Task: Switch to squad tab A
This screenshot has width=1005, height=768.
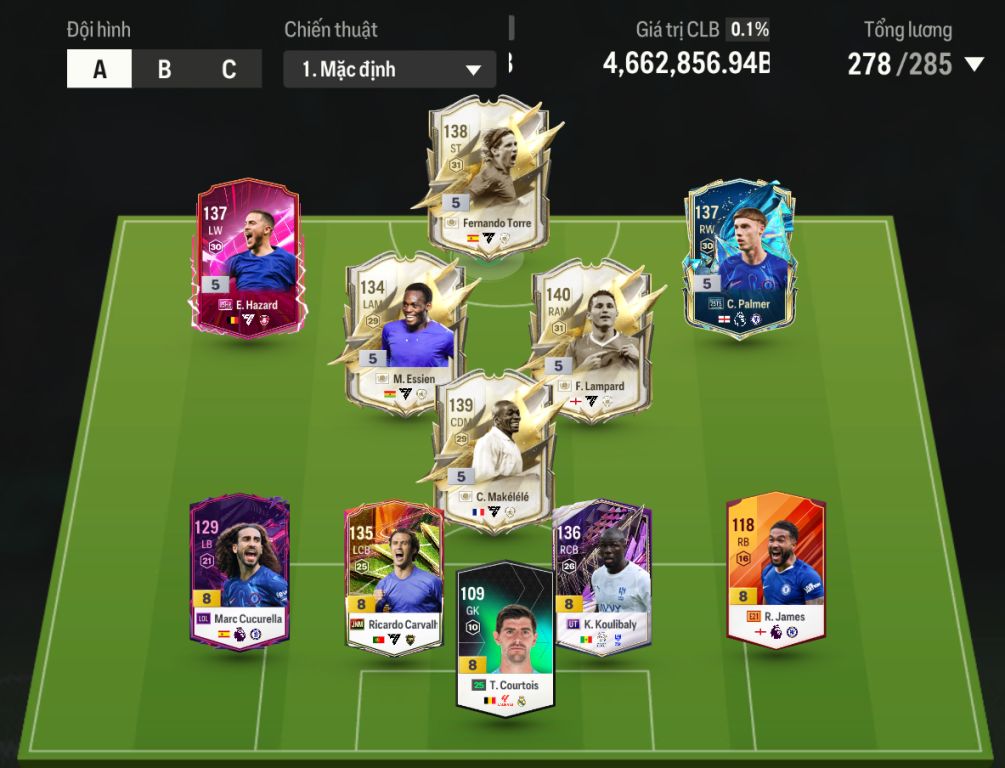Action: tap(99, 70)
